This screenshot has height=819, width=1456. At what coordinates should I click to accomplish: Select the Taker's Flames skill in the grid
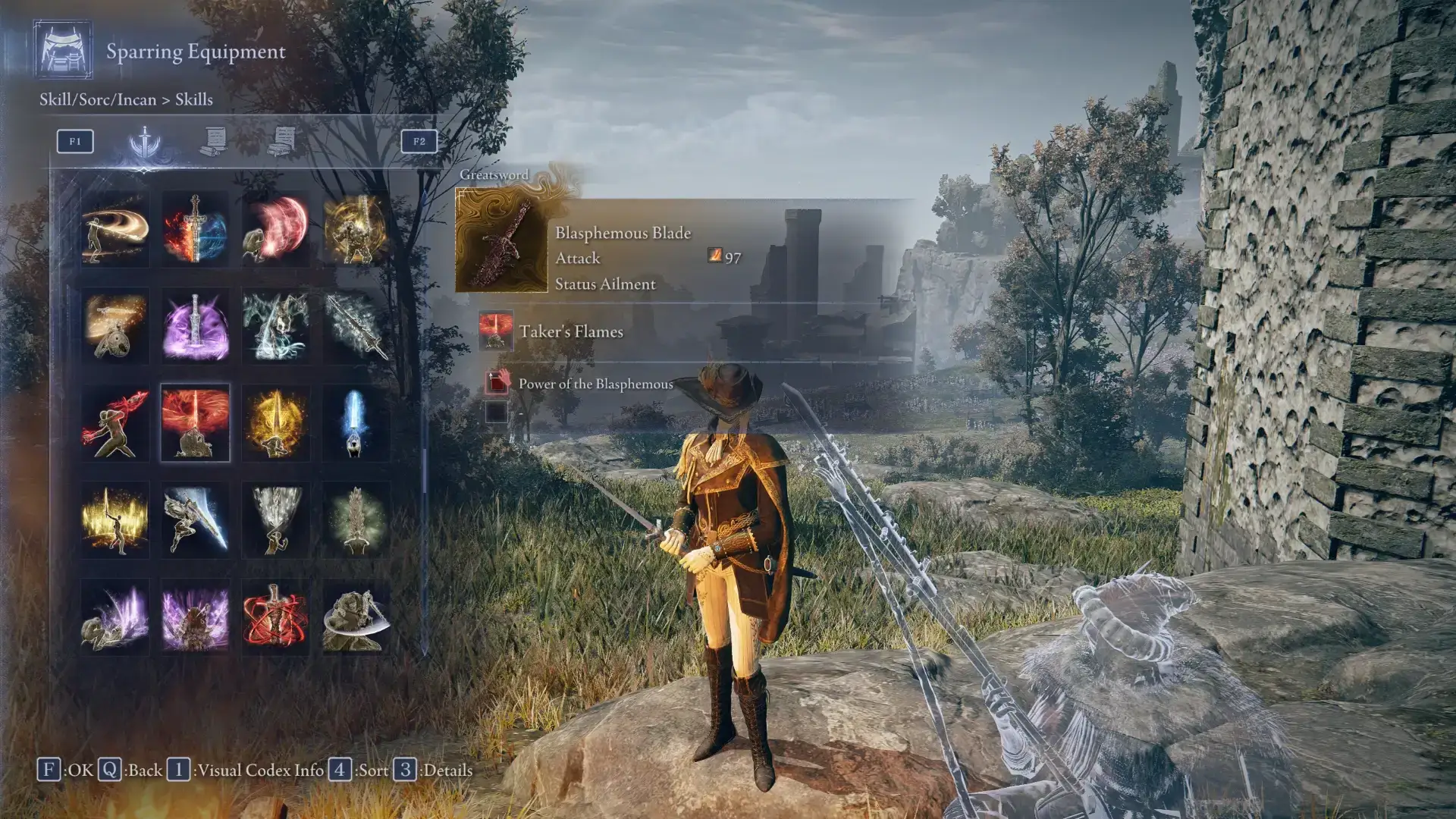pyautogui.click(x=195, y=422)
